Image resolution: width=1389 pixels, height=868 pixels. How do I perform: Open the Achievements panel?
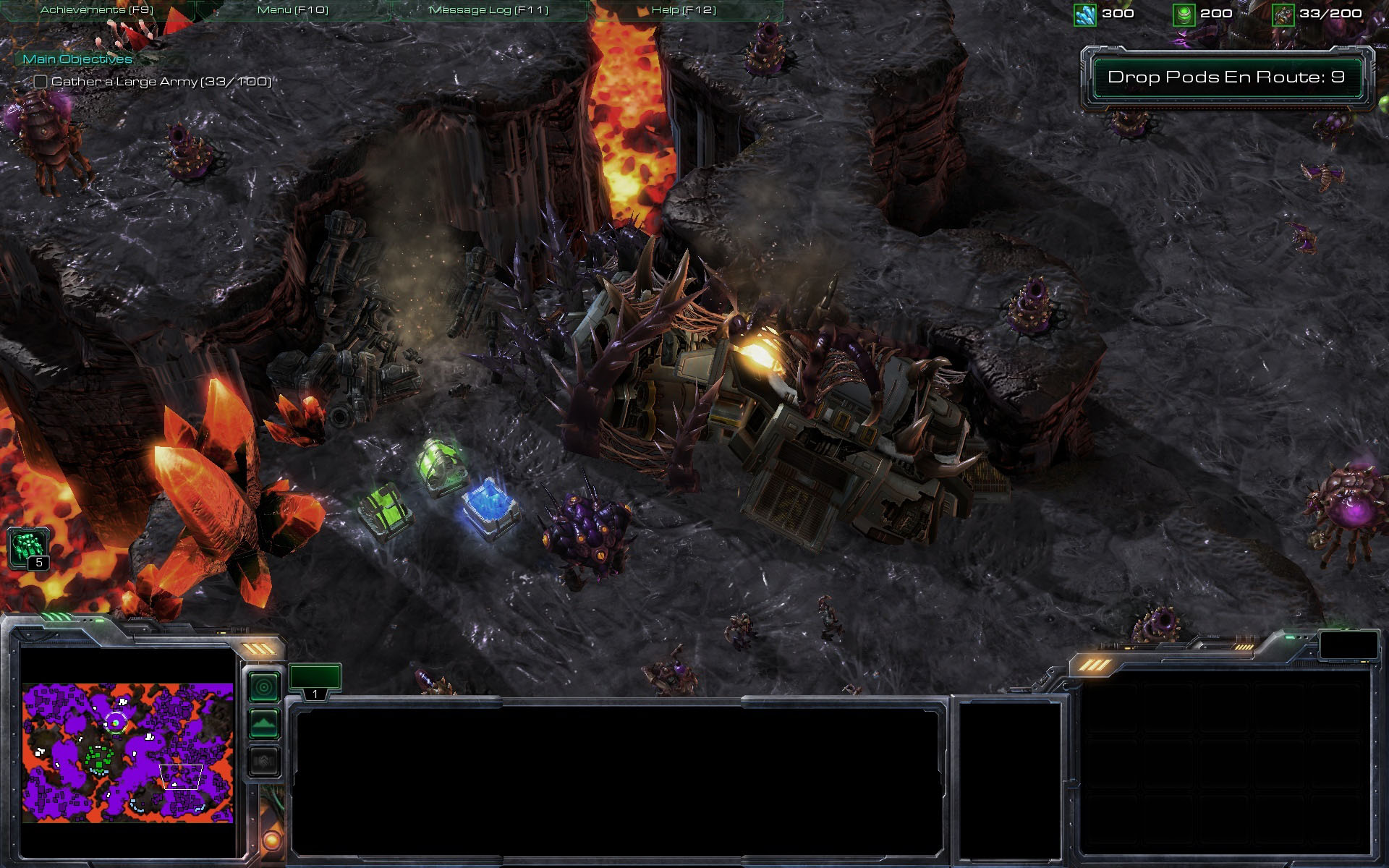tap(97, 10)
